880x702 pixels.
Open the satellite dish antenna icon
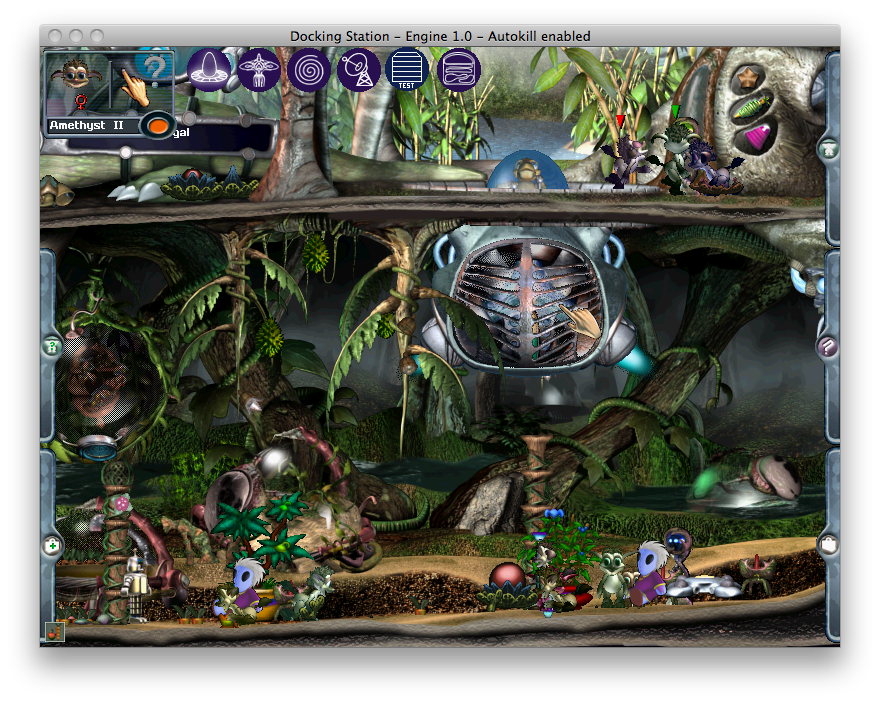(x=358, y=70)
